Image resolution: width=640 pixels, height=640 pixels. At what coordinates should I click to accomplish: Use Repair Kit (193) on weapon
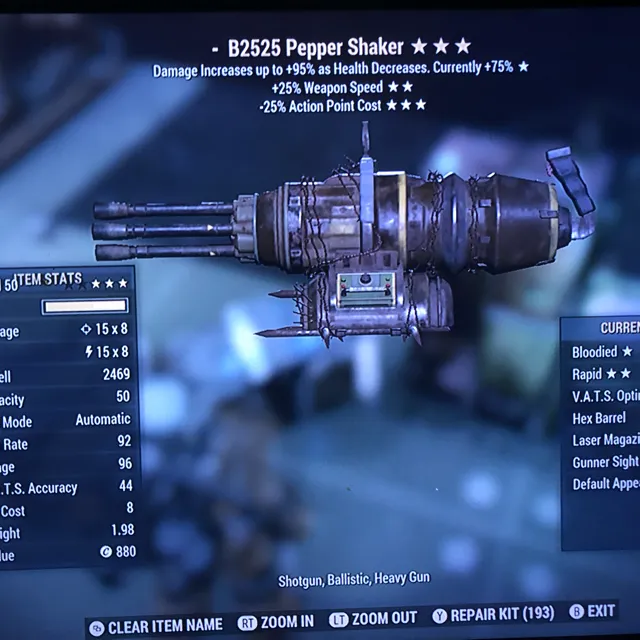pyautogui.click(x=490, y=615)
